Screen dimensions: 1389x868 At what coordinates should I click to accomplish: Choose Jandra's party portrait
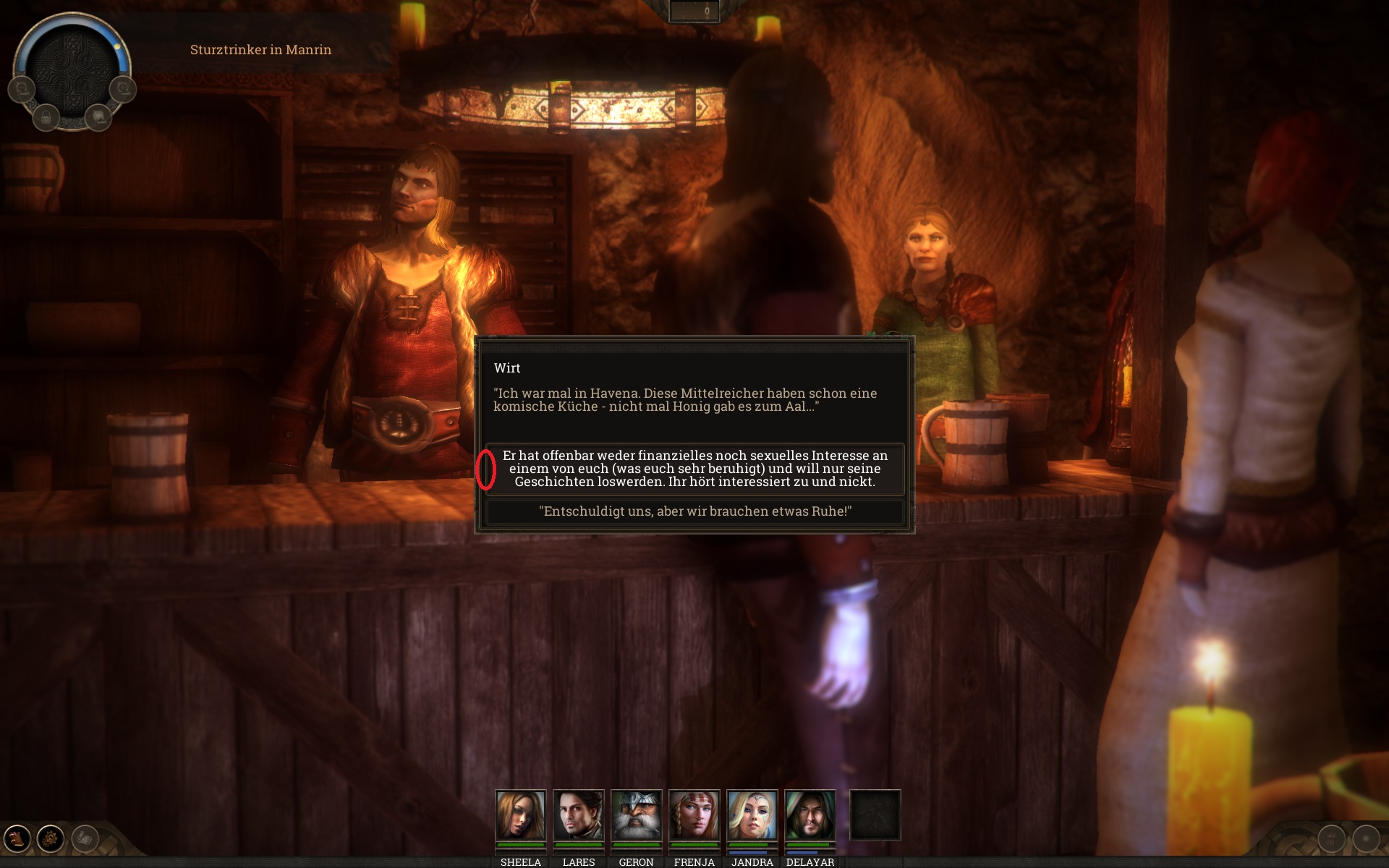tap(752, 815)
